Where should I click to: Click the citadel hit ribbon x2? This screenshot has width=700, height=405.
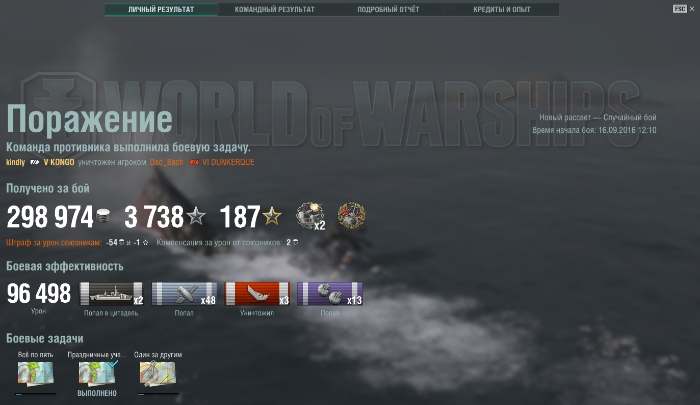[112, 294]
